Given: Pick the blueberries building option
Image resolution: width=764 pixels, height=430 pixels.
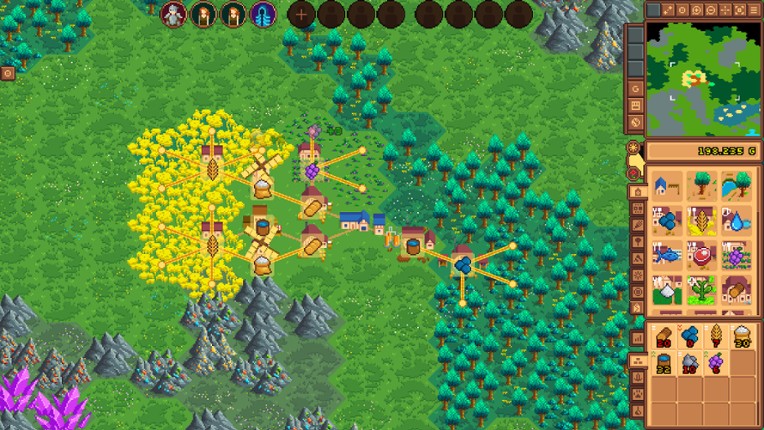Looking at the screenshot, I should coord(667,221).
